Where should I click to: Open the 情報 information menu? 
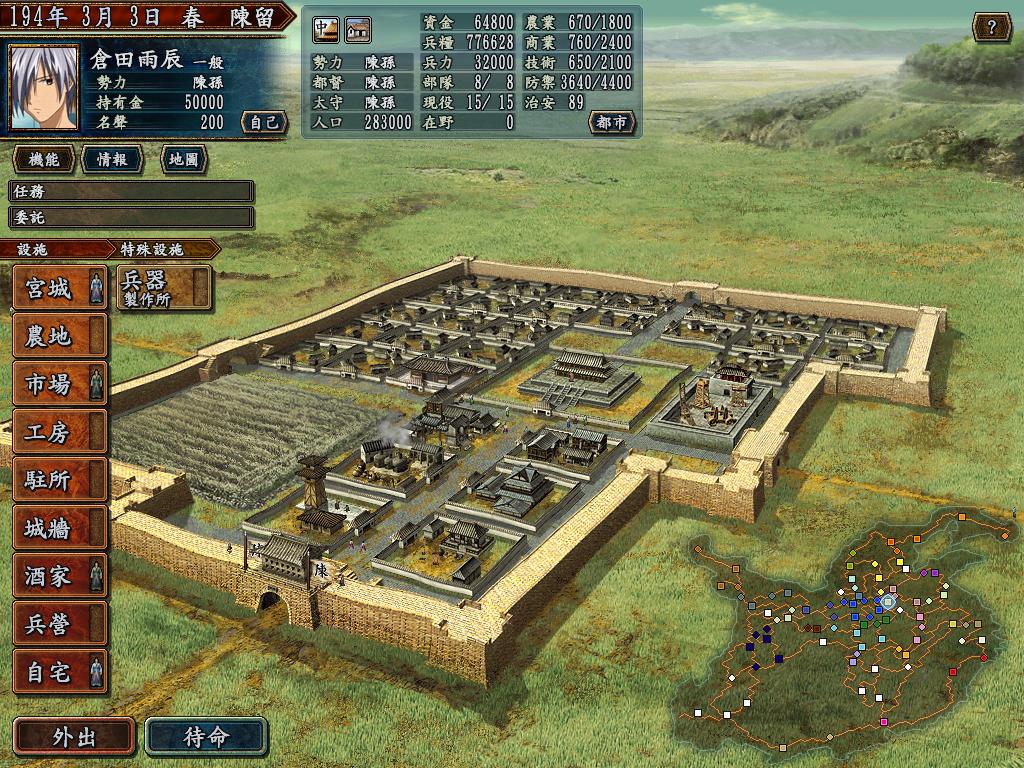(x=112, y=160)
